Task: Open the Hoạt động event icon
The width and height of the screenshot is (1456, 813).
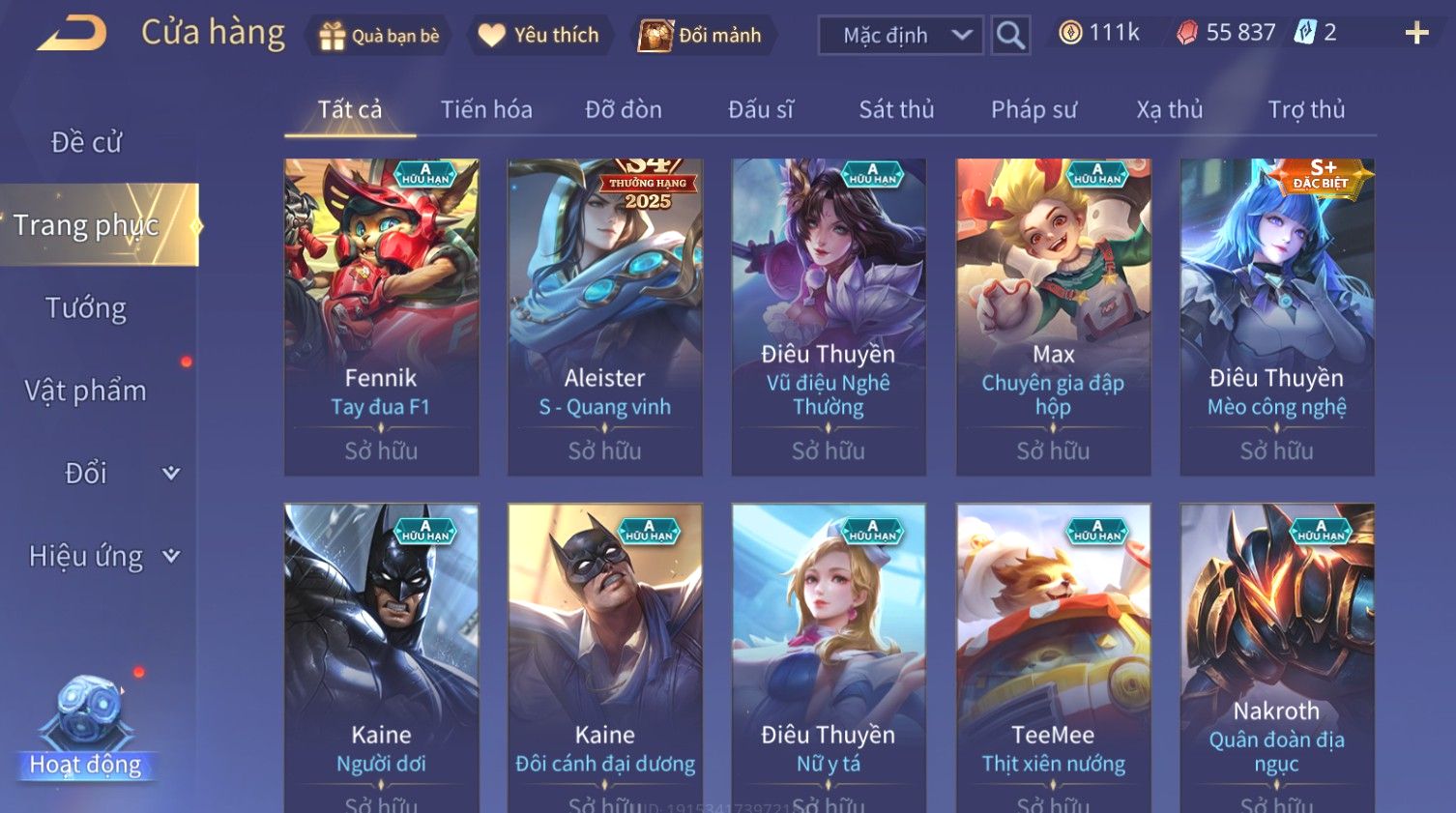Action: (x=86, y=727)
